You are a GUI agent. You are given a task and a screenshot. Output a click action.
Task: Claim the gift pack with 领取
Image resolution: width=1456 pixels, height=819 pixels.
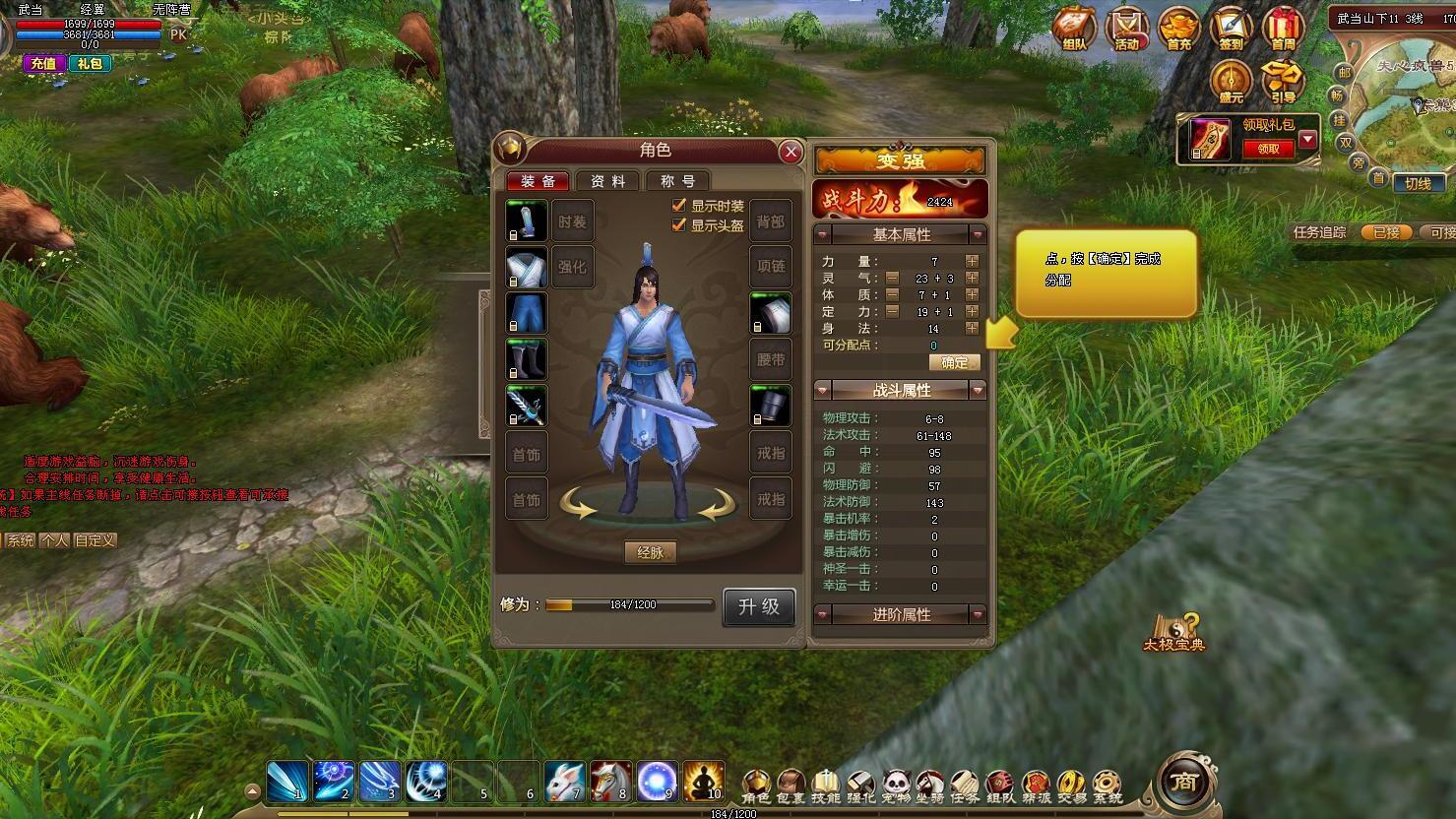(x=1268, y=149)
